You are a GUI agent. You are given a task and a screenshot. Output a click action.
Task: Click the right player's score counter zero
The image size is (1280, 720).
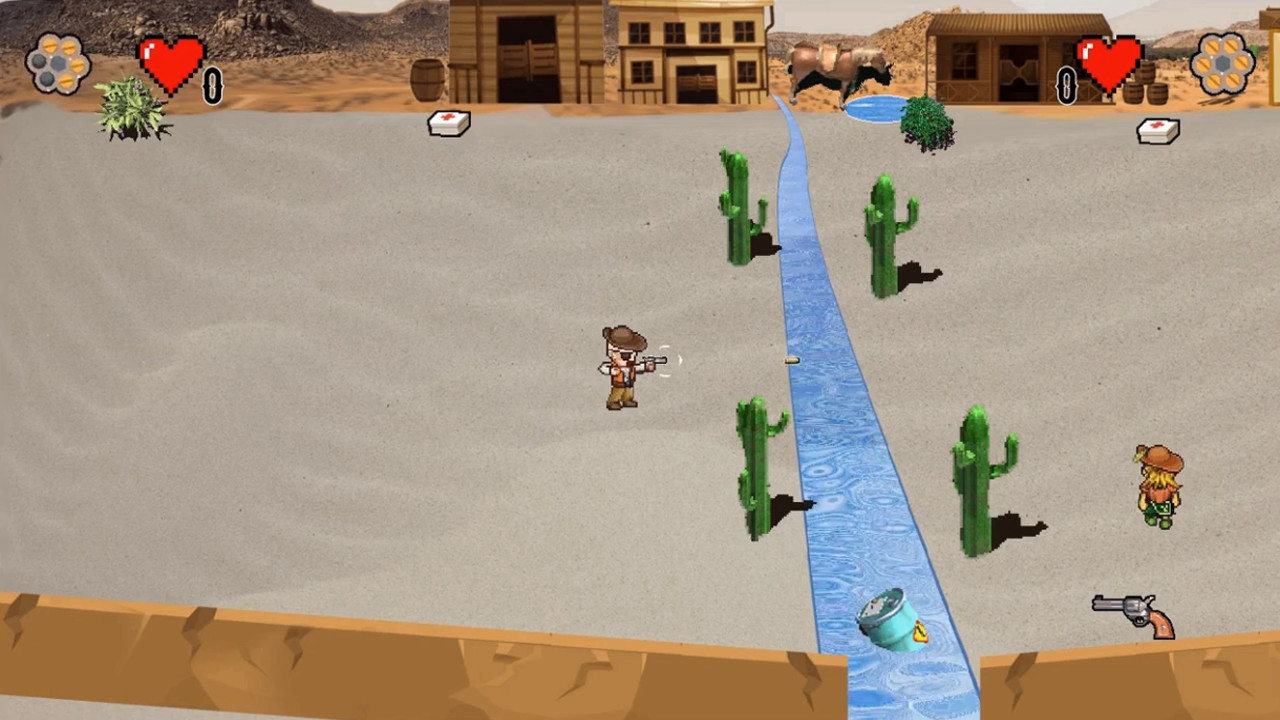(x=1064, y=87)
